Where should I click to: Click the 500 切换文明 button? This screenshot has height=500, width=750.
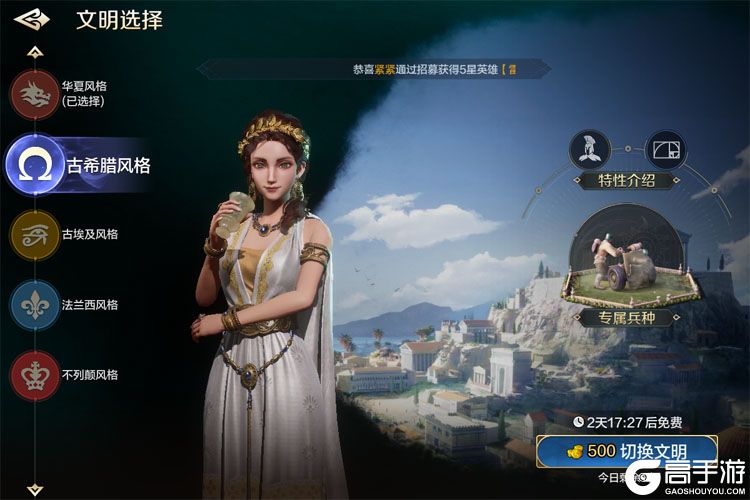[x=626, y=451]
